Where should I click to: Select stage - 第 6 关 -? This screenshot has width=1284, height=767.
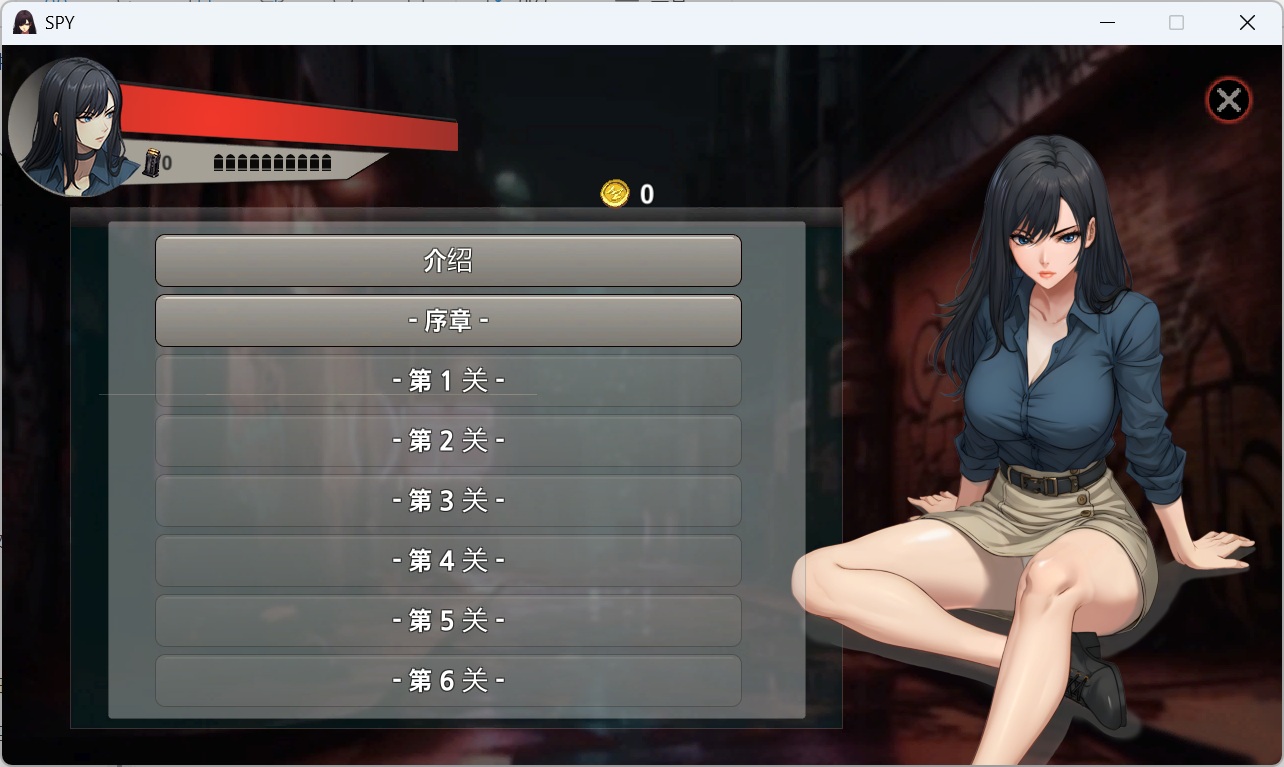(448, 680)
